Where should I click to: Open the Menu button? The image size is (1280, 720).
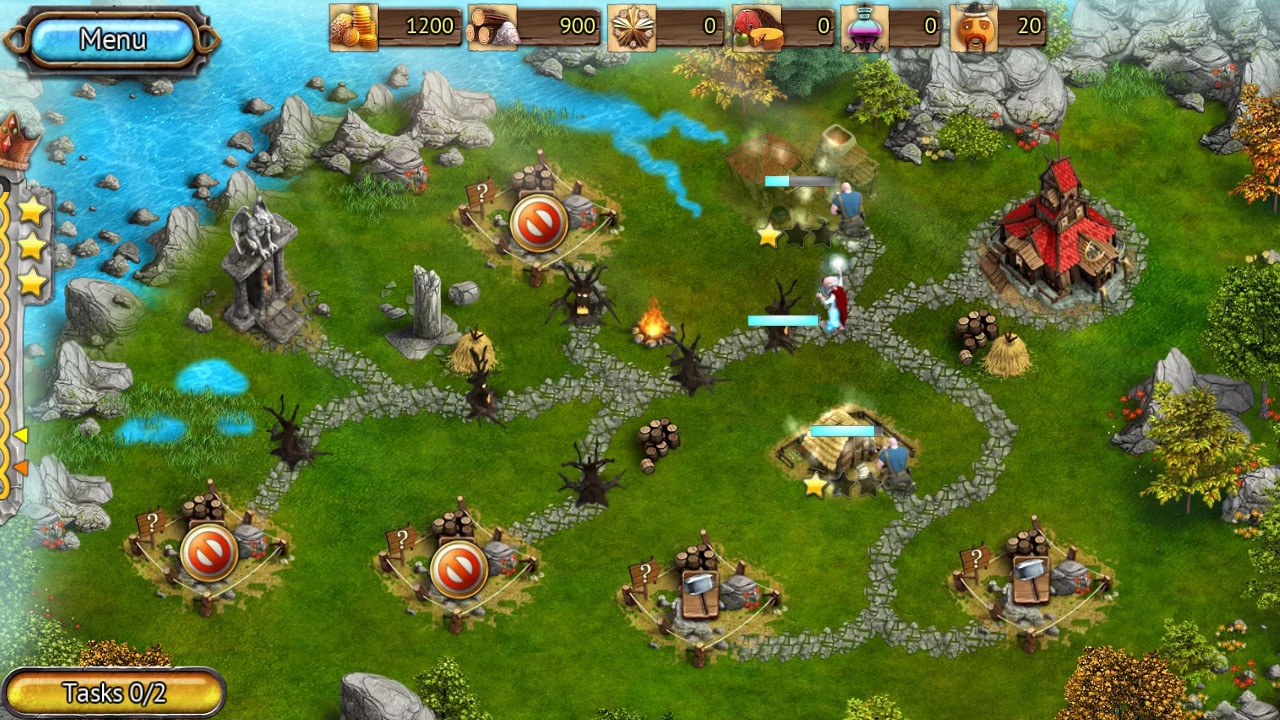click(x=112, y=40)
